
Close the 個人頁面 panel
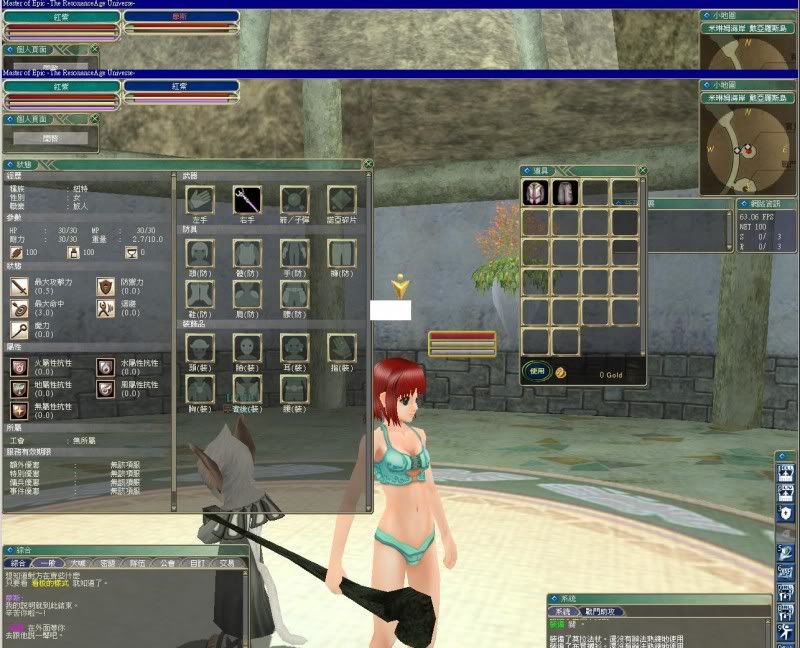95,119
